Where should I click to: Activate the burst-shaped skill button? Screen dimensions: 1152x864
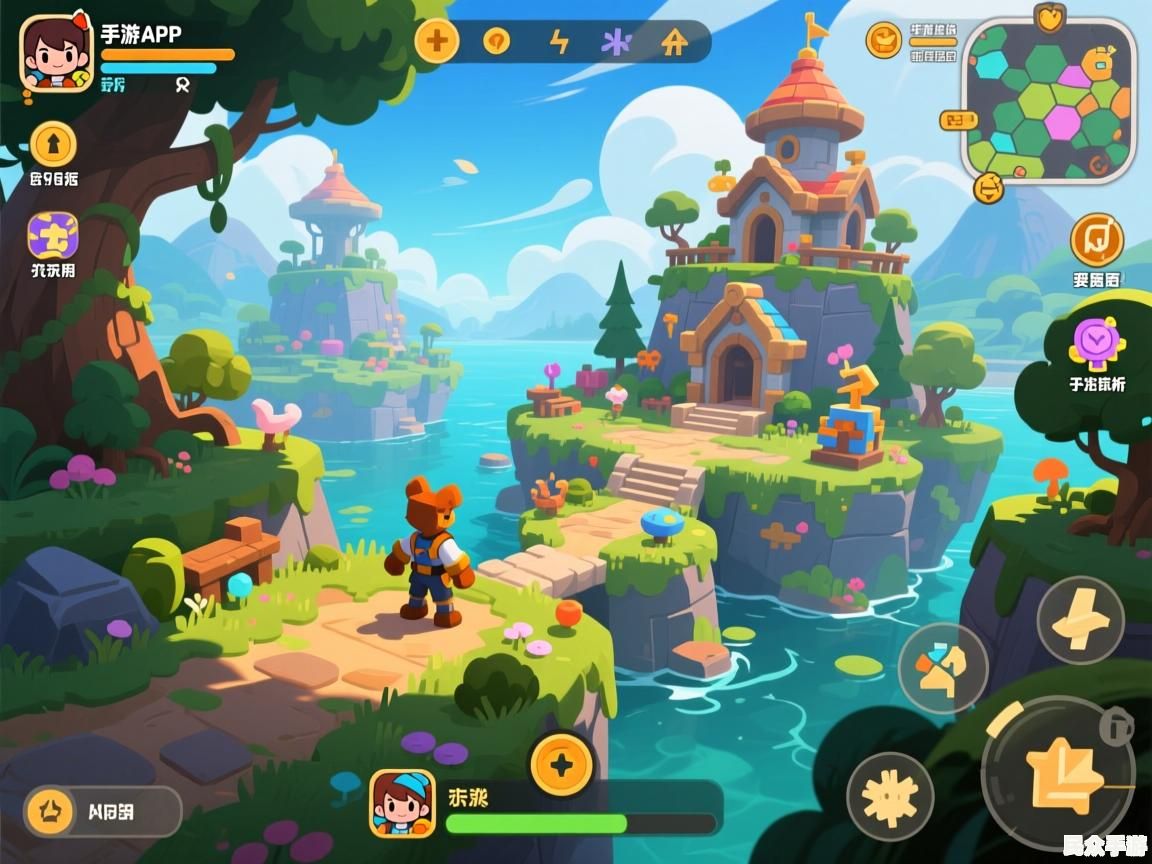click(890, 797)
